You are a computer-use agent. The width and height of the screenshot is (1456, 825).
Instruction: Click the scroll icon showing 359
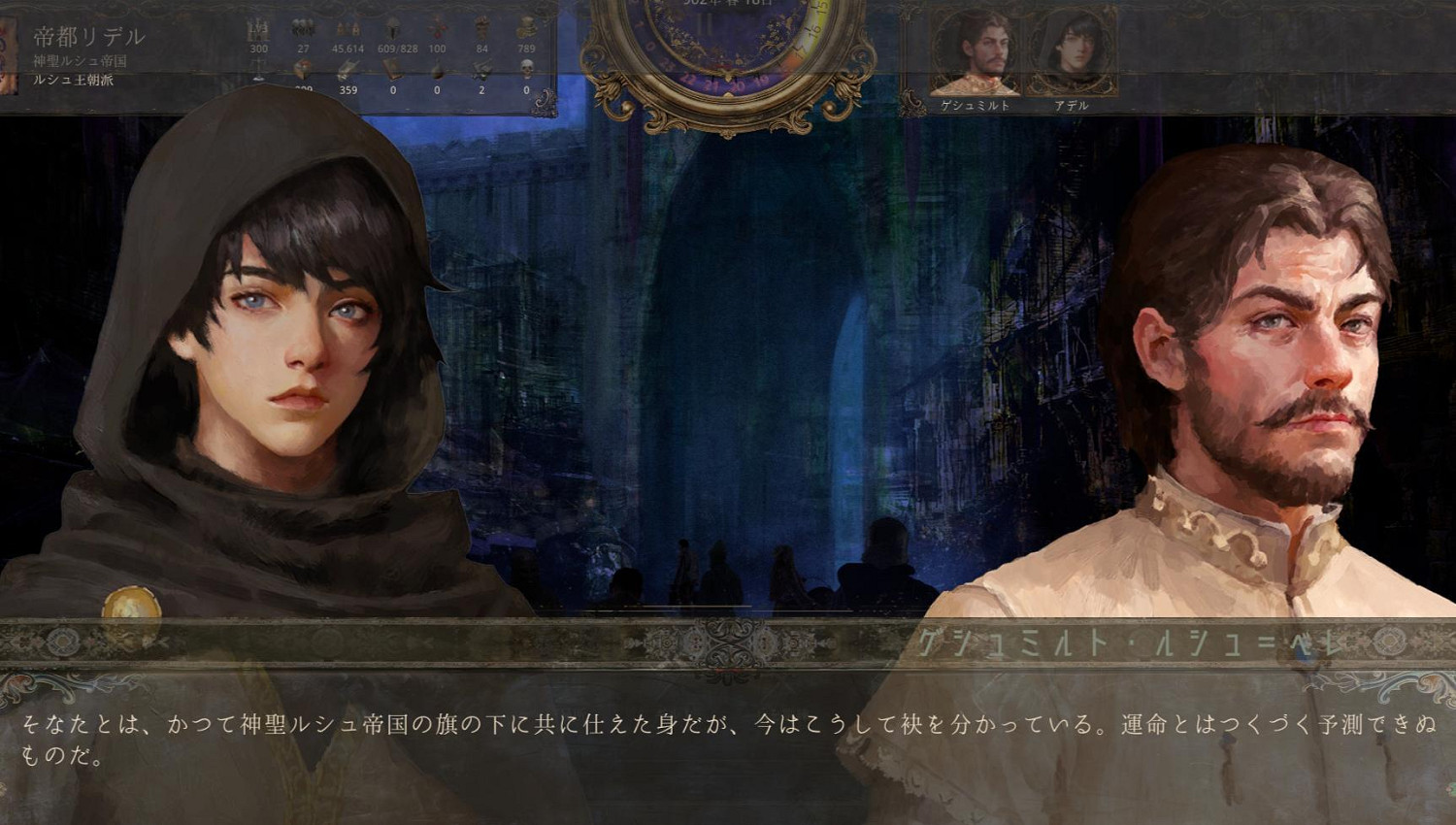[x=347, y=68]
